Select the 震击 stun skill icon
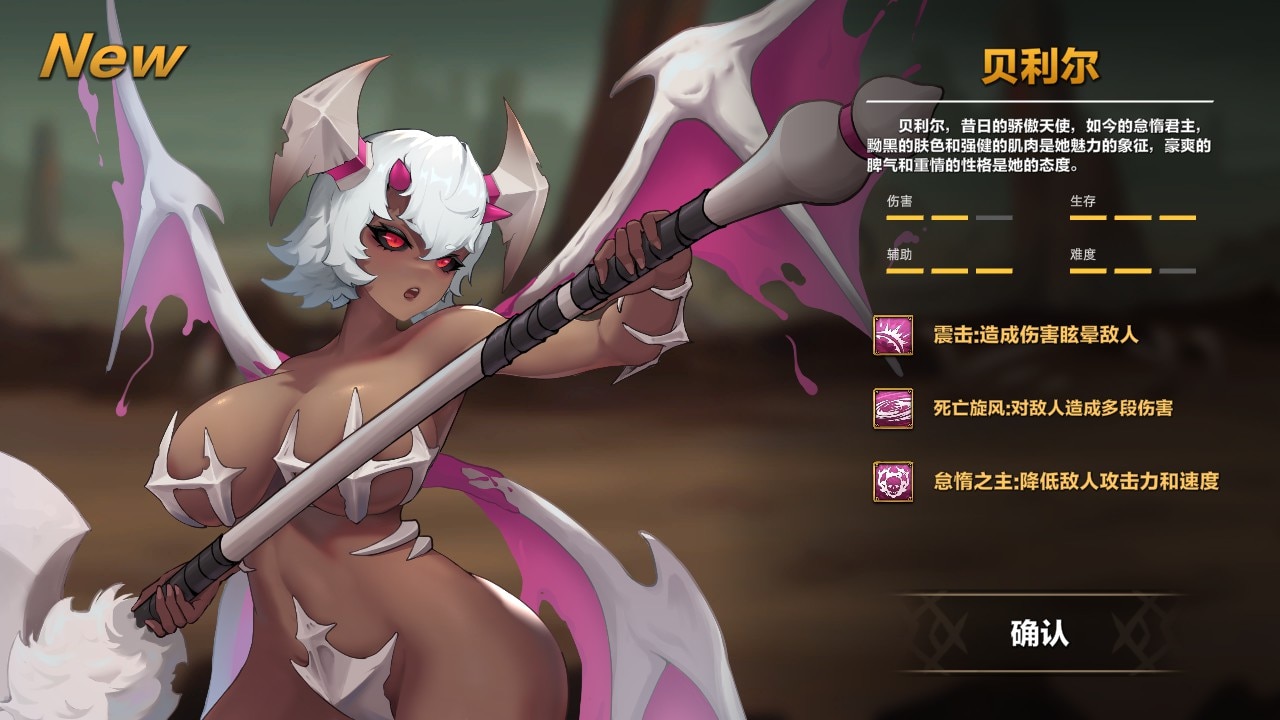Image resolution: width=1280 pixels, height=720 pixels. click(x=893, y=335)
